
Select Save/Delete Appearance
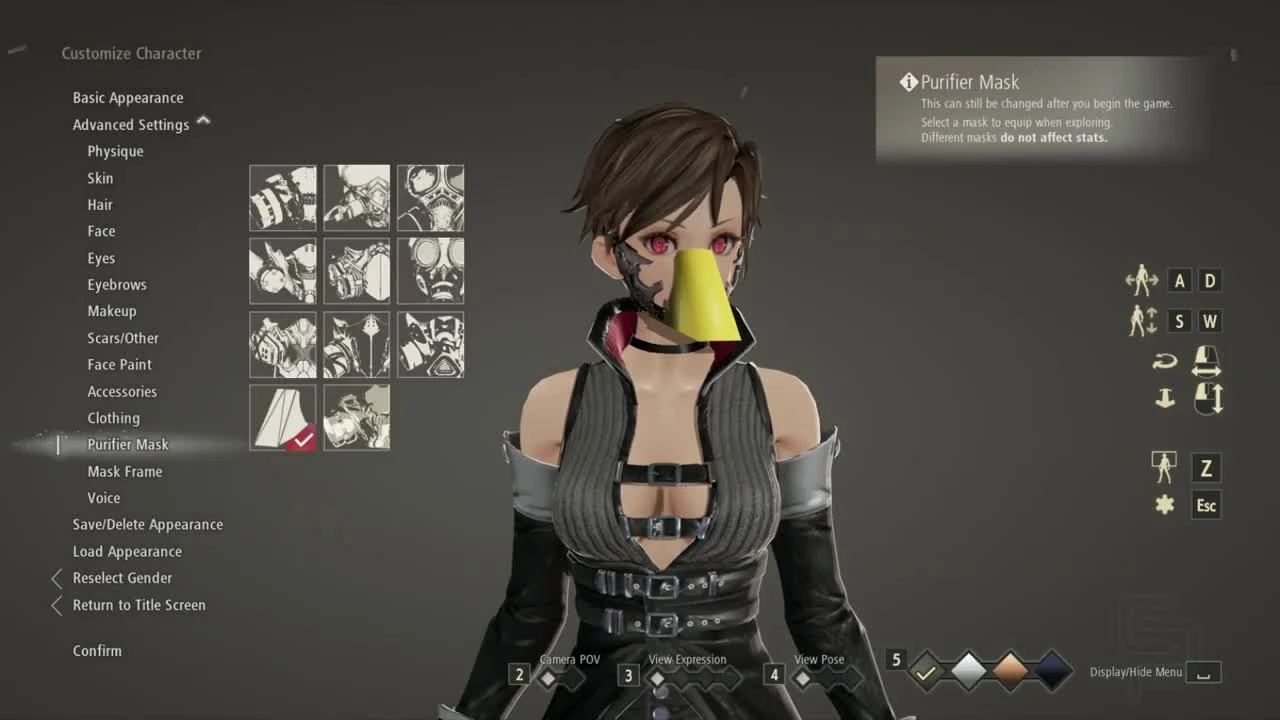(x=147, y=524)
